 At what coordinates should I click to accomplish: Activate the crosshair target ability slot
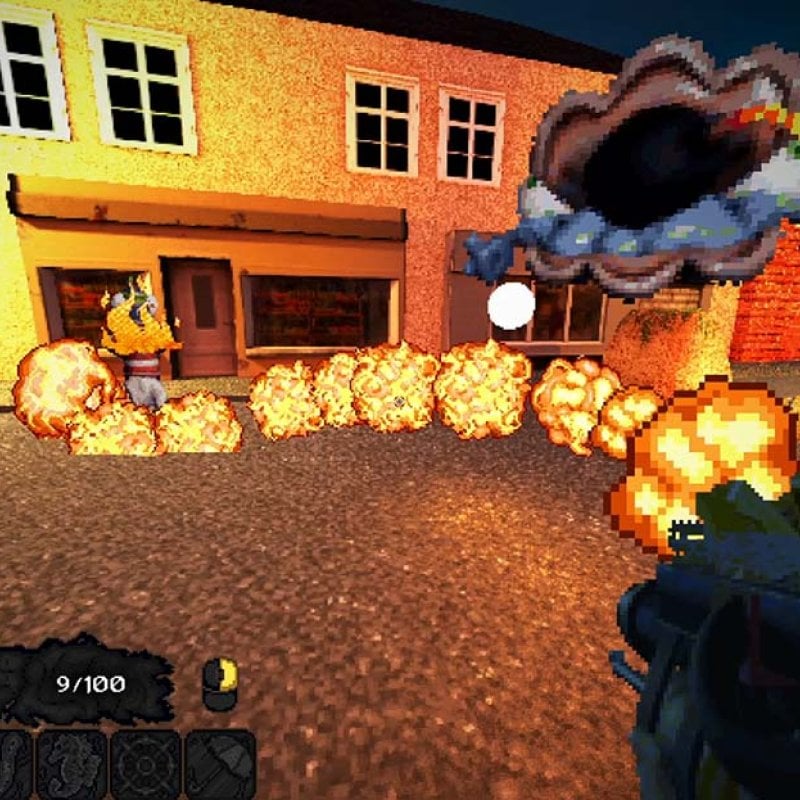click(146, 765)
